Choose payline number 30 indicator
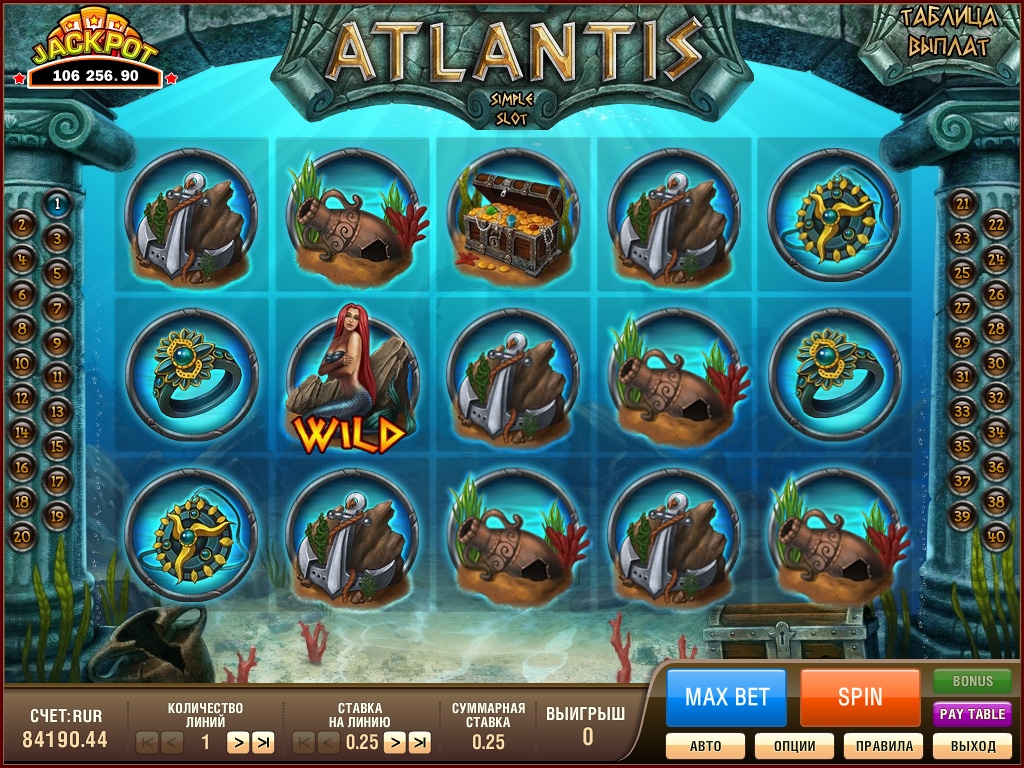Image resolution: width=1024 pixels, height=768 pixels. [x=996, y=362]
